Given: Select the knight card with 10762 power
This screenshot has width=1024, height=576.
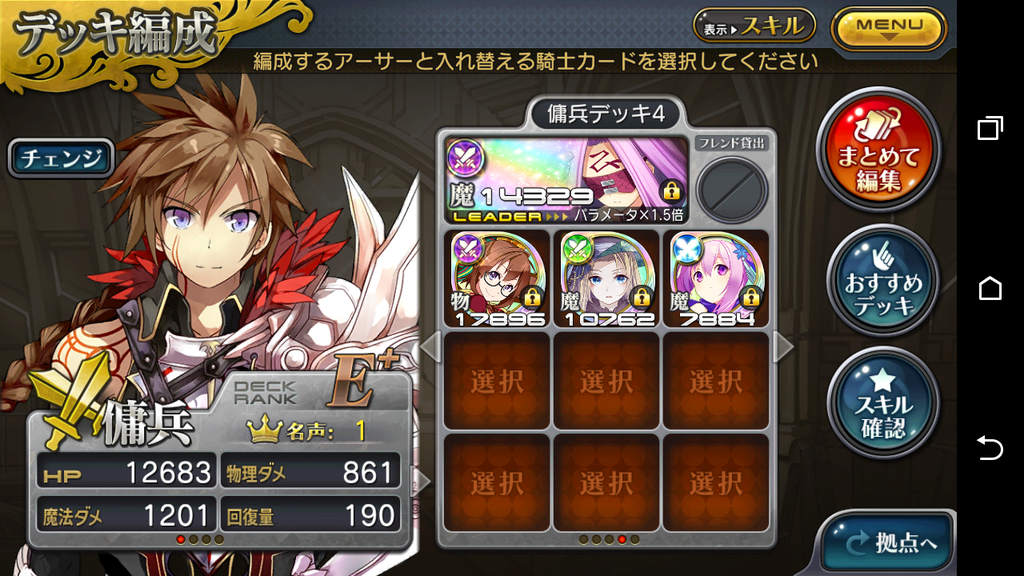Looking at the screenshot, I should [x=606, y=278].
